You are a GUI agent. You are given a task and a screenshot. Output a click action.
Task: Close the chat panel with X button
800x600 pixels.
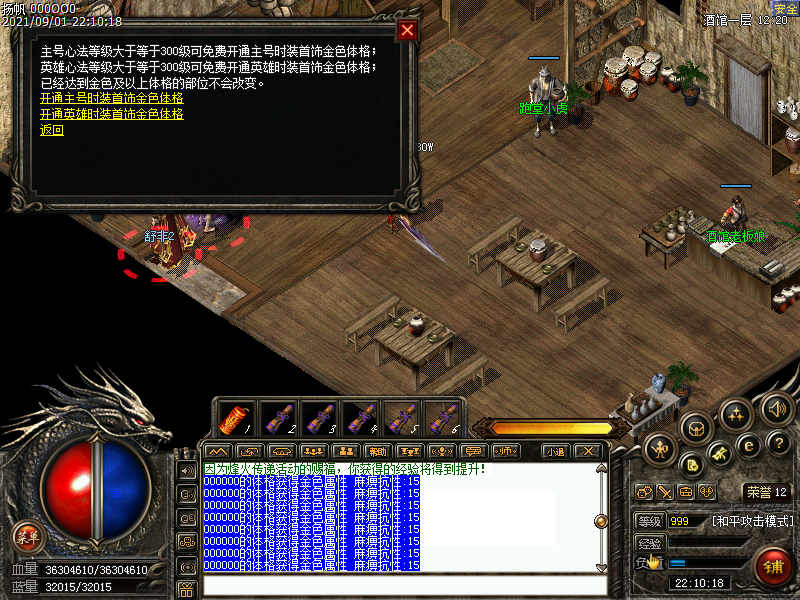(x=590, y=451)
